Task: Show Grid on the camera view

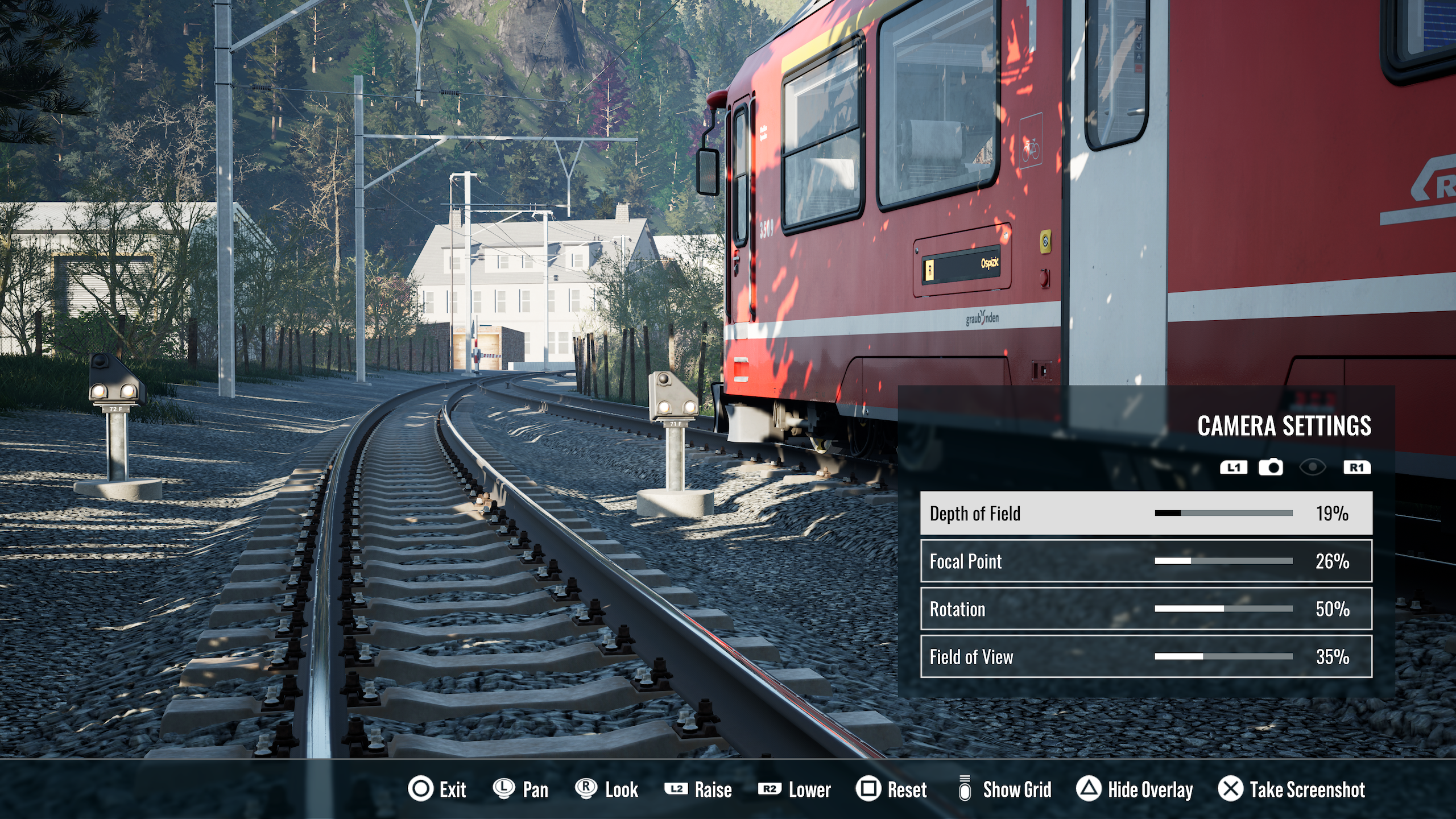Action: coord(1004,789)
